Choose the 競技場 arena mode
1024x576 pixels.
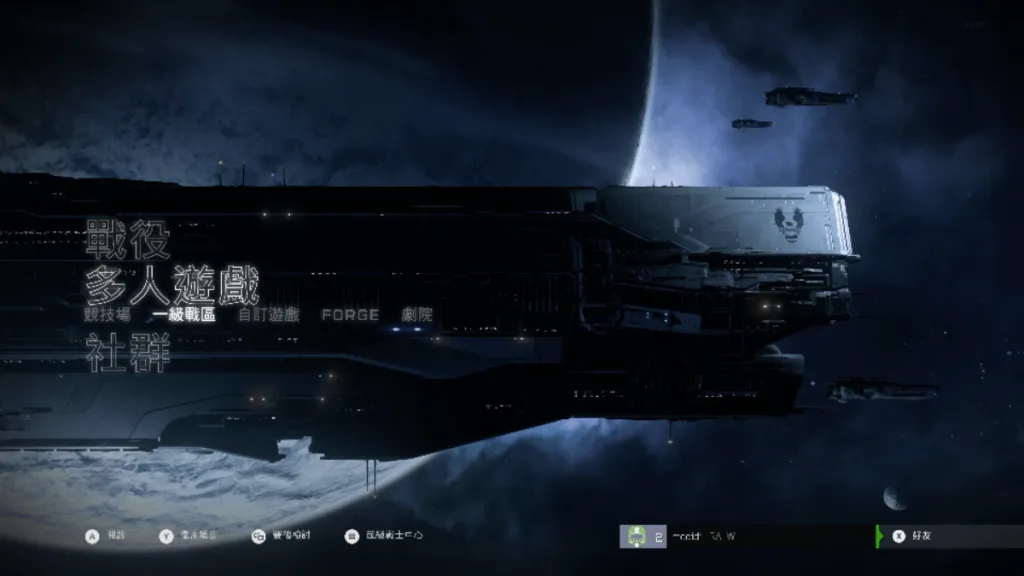click(x=107, y=315)
